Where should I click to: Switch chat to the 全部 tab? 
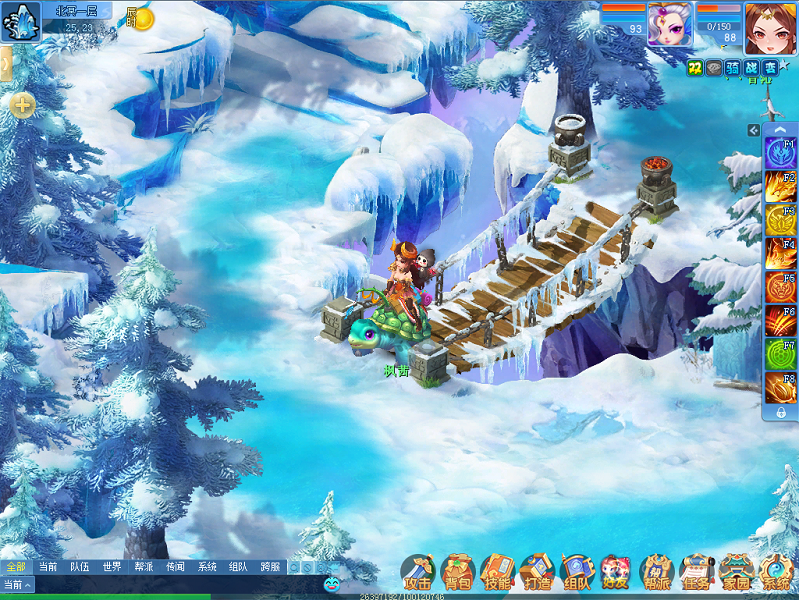pyautogui.click(x=16, y=567)
